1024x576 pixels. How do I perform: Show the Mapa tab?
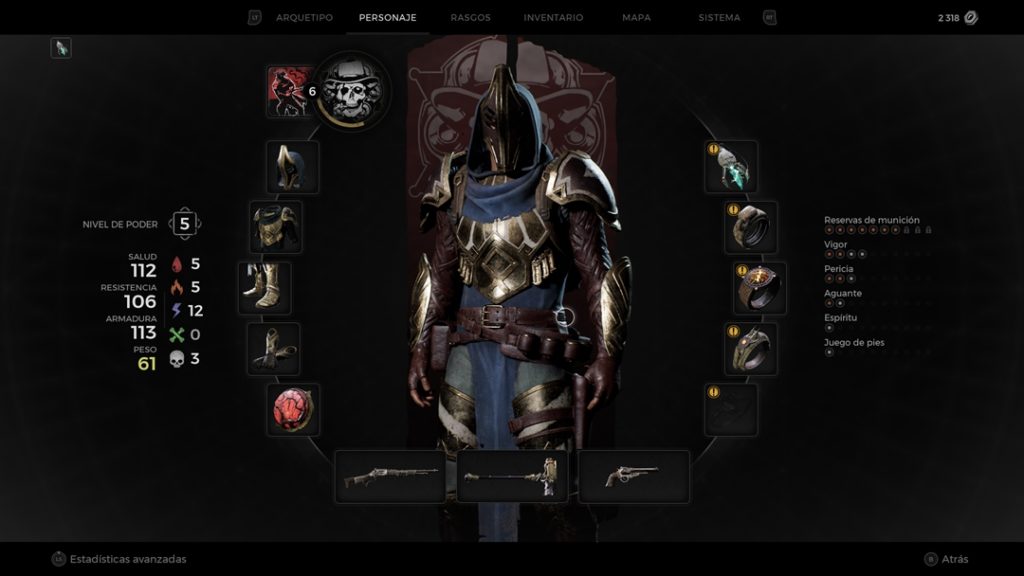[636, 18]
